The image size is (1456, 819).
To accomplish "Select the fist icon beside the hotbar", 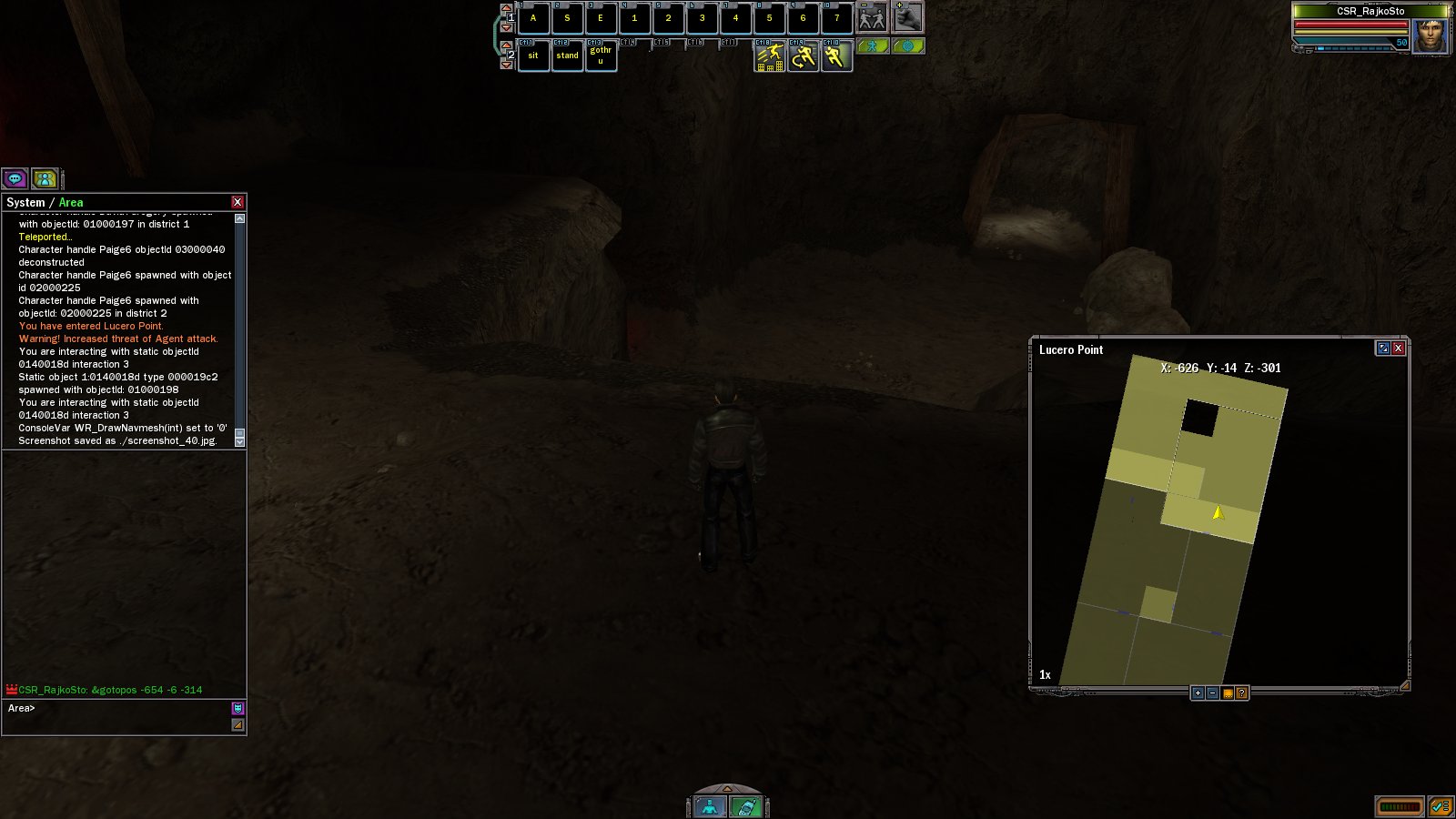I will pos(907,17).
